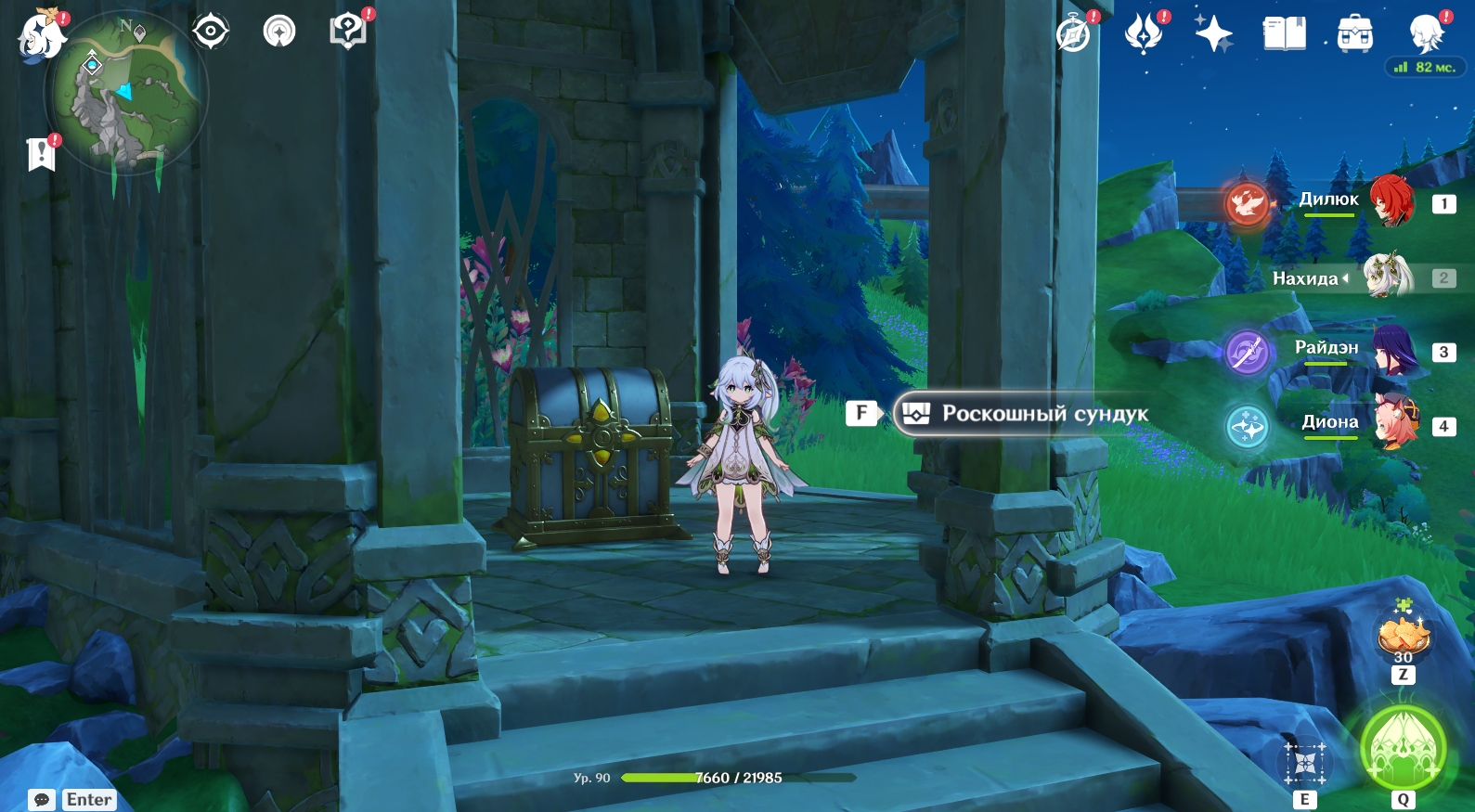Open the Wish star icon
The width and height of the screenshot is (1475, 812).
point(1213,34)
